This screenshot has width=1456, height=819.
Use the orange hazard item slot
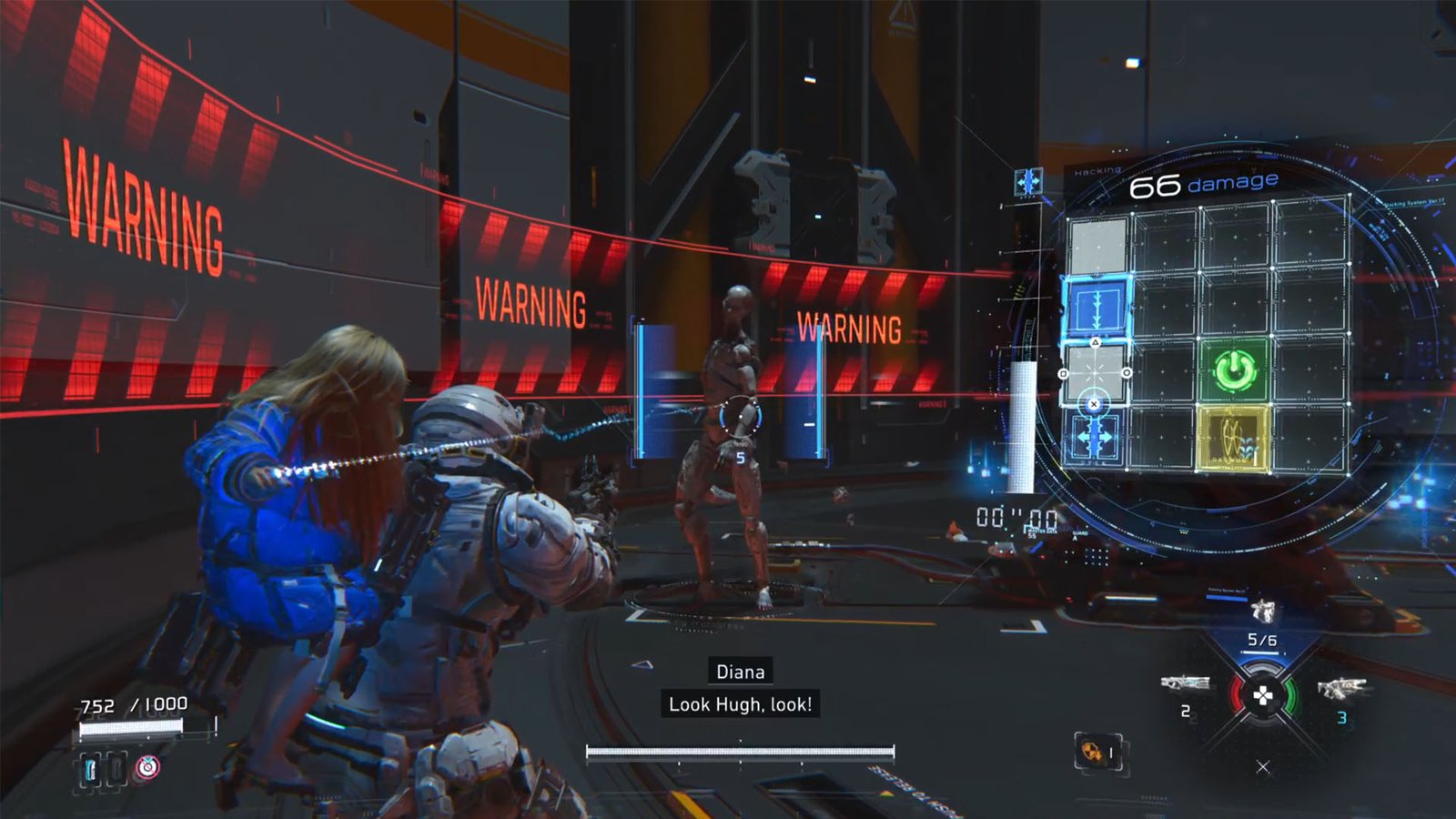[1091, 752]
